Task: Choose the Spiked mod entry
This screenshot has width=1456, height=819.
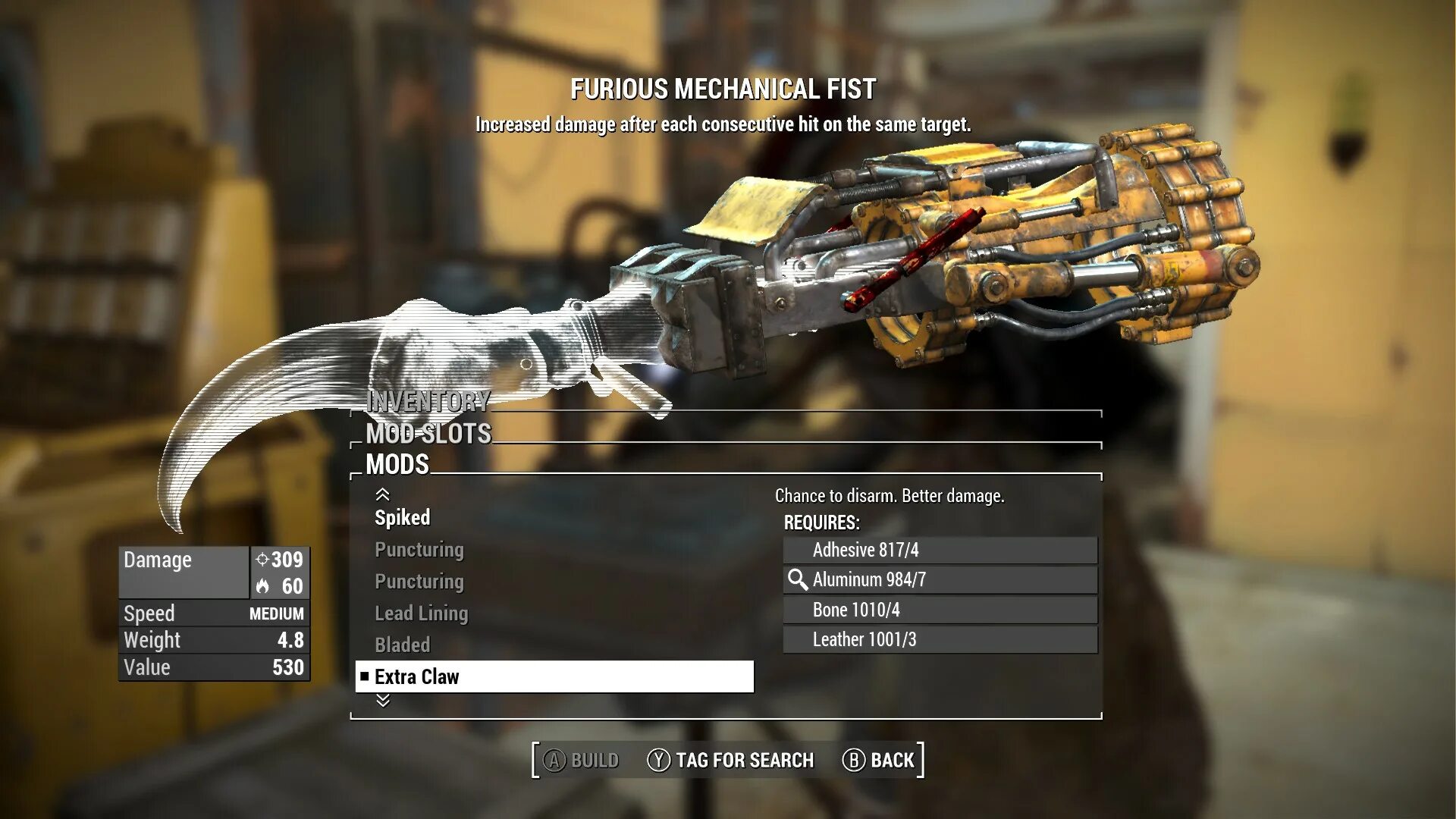Action: point(403,518)
